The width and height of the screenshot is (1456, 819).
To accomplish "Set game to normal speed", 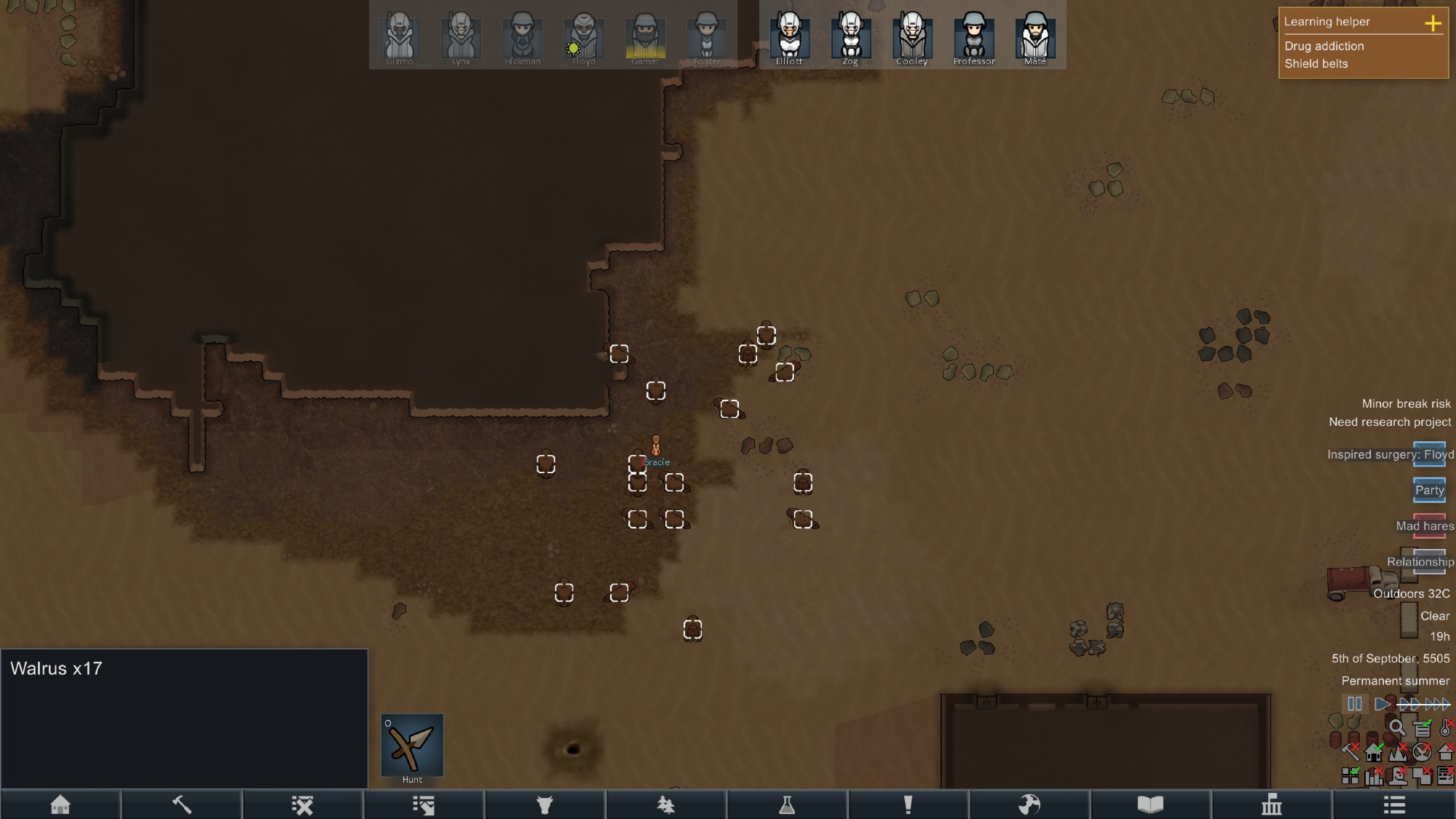I will click(1381, 704).
